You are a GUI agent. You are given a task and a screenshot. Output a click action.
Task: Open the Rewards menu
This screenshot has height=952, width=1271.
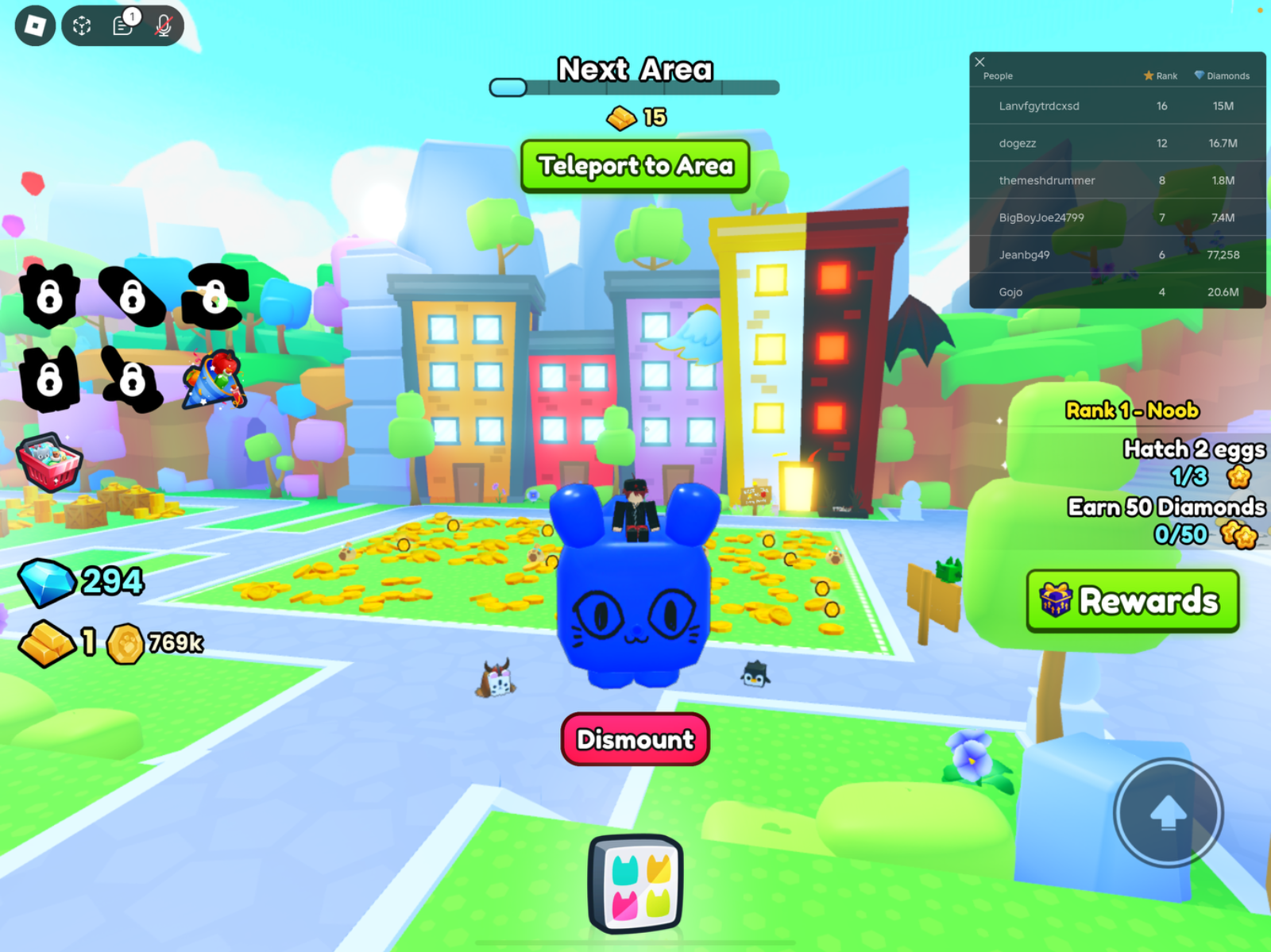[x=1131, y=601]
